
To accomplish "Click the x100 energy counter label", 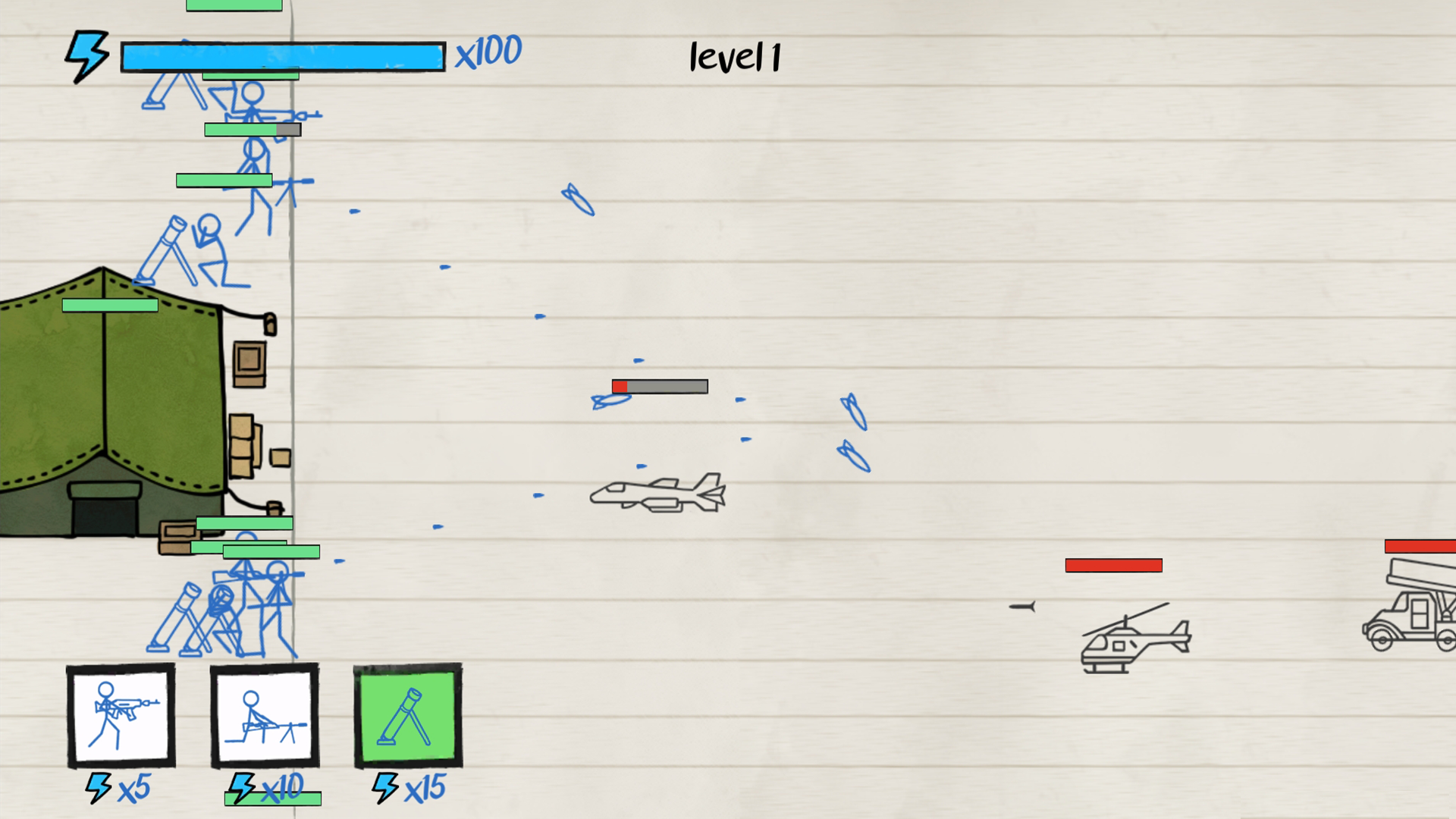I will click(x=488, y=52).
